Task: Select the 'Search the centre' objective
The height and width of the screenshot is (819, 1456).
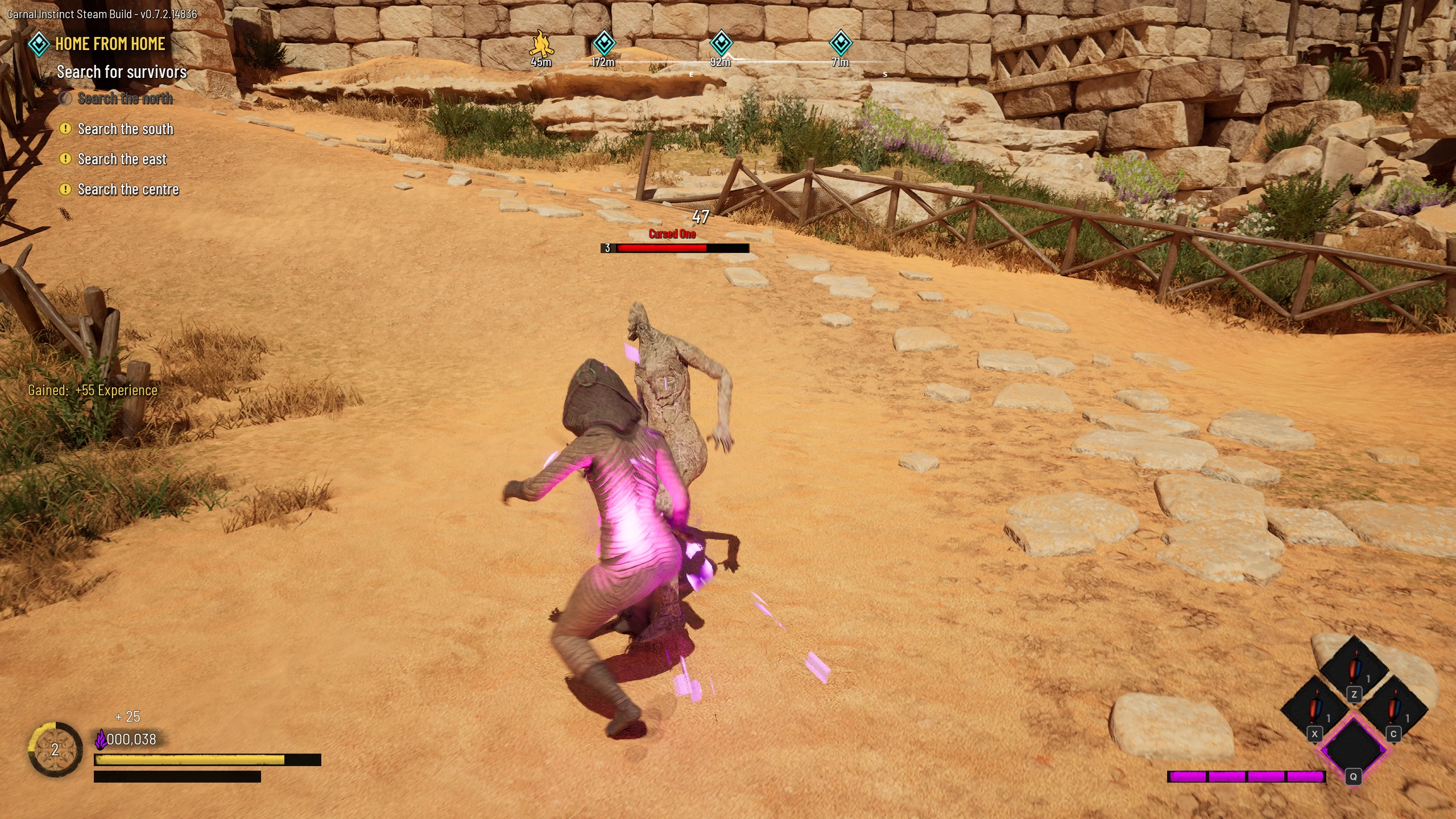Action: 128,189
